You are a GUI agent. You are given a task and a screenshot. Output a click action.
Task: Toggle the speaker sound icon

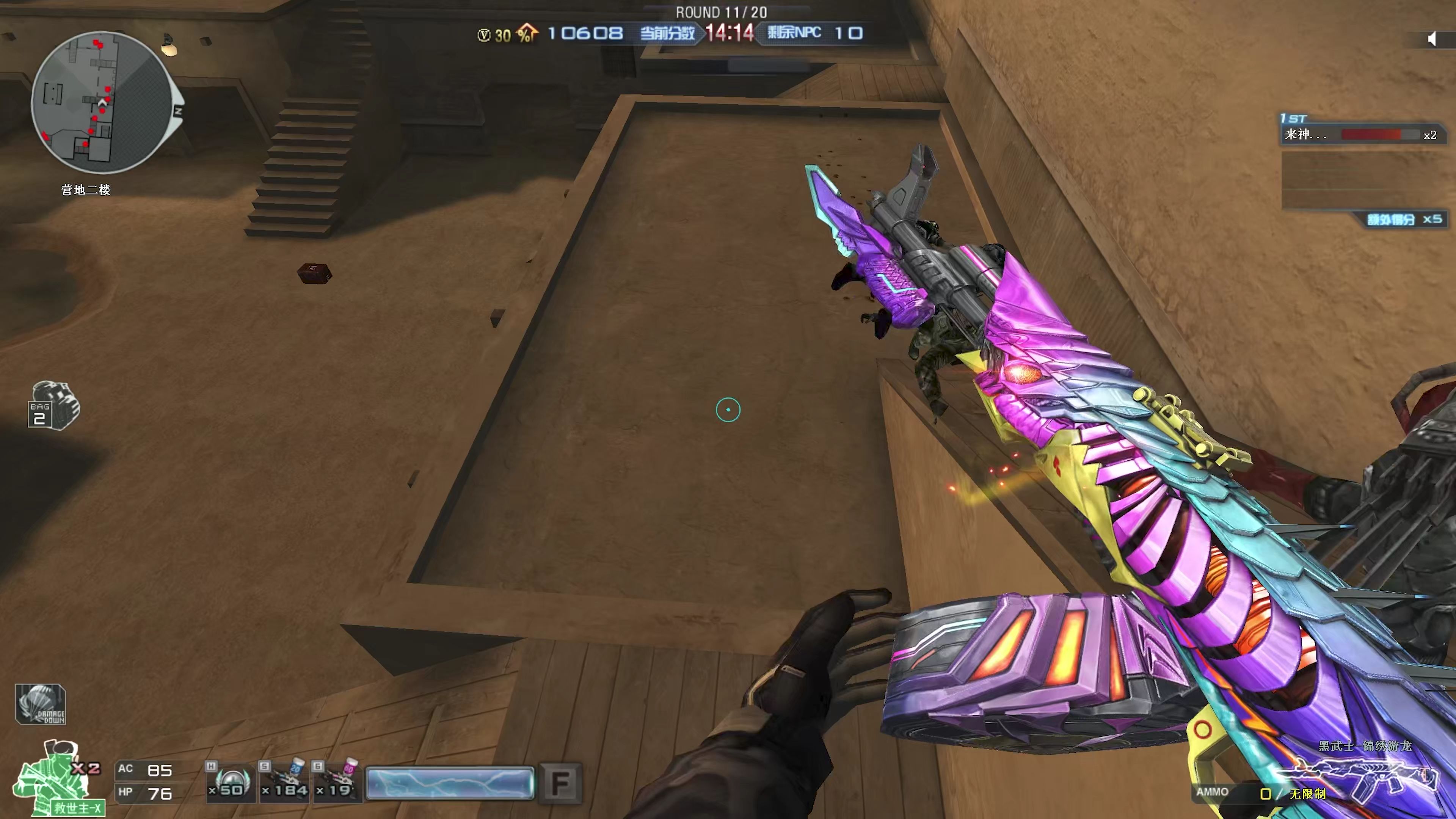pos(1432,39)
